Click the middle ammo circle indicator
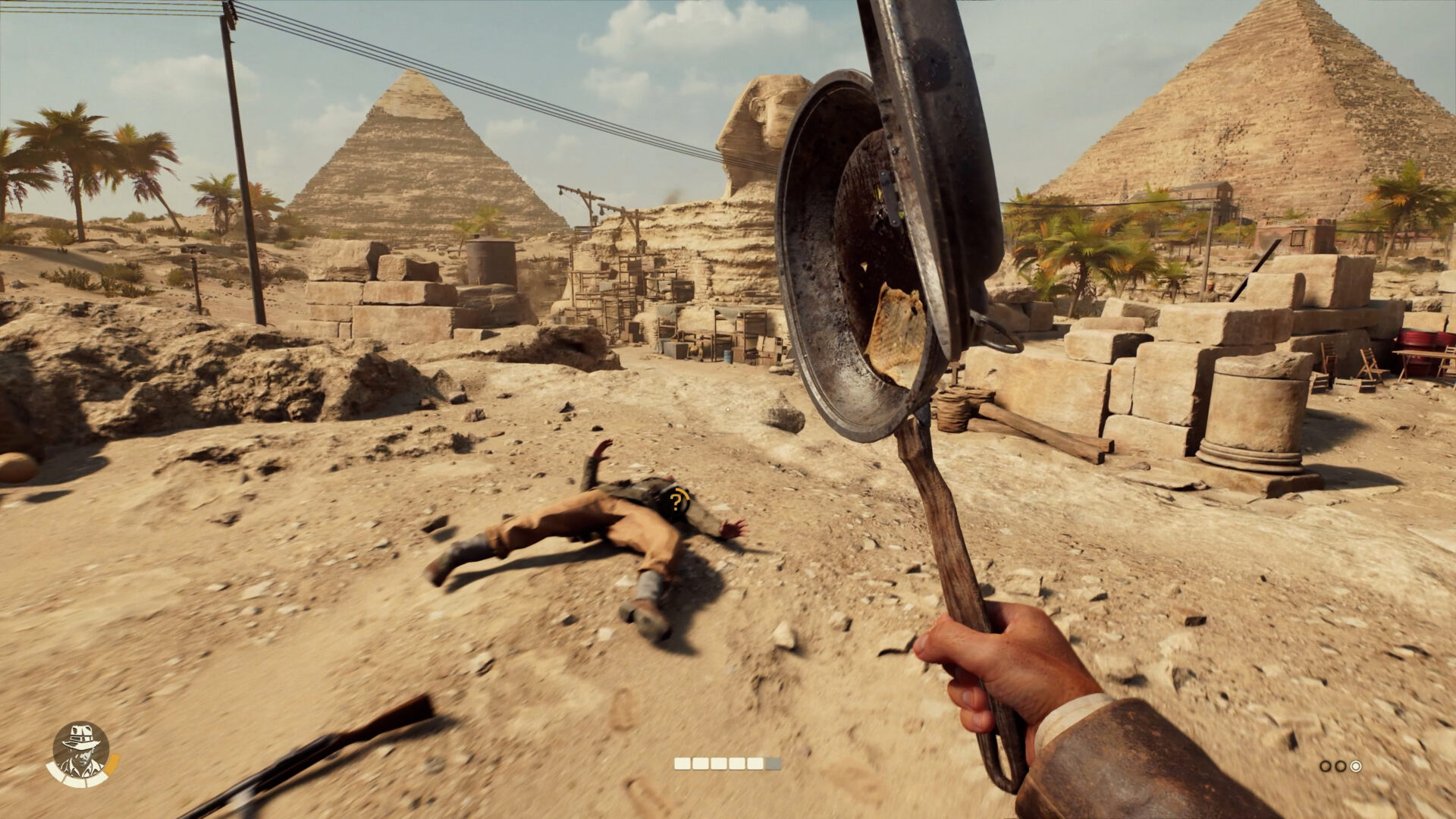This screenshot has height=819, width=1456. coord(1340,766)
